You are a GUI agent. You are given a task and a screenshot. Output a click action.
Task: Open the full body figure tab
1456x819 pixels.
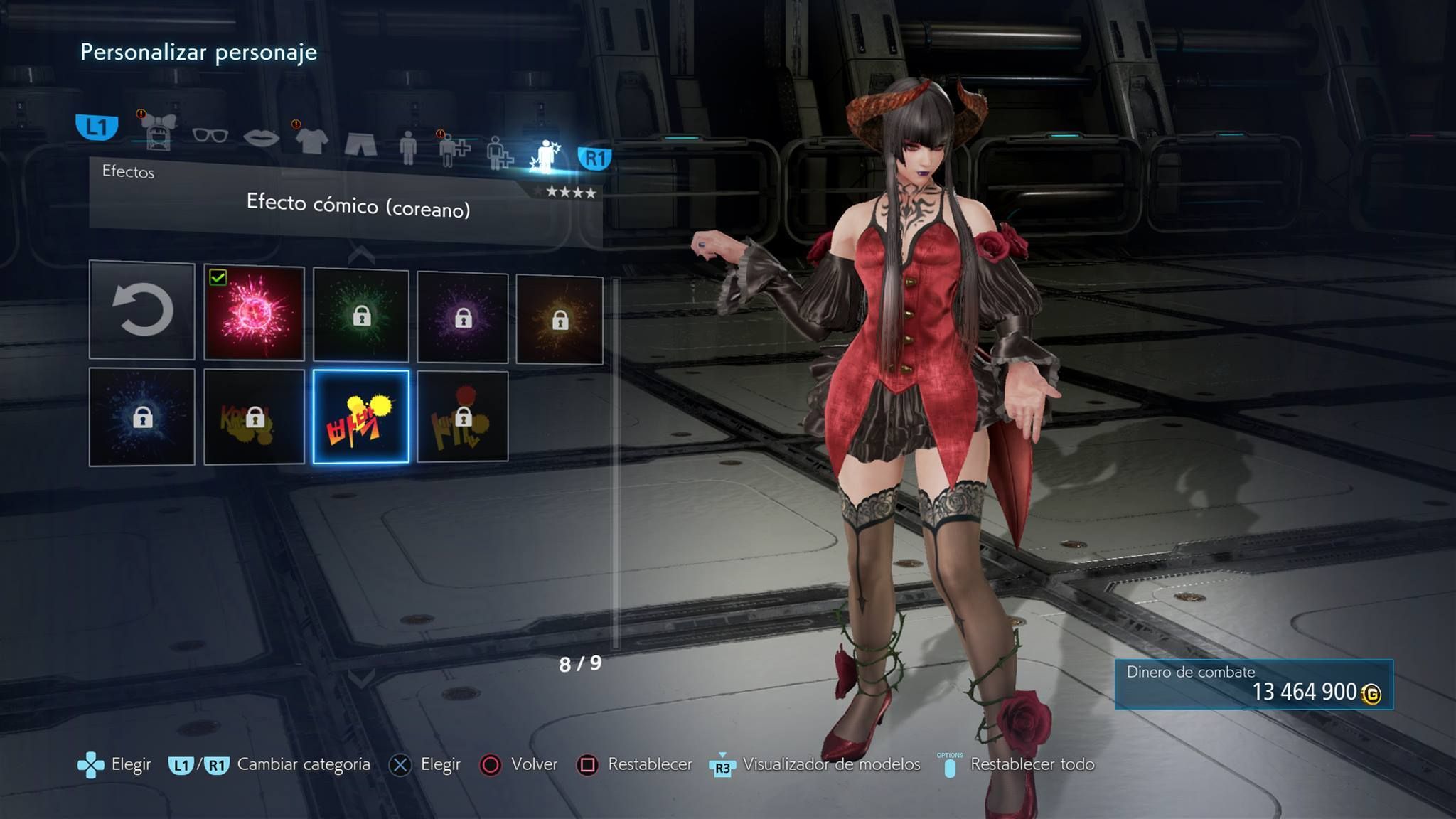[x=408, y=148]
